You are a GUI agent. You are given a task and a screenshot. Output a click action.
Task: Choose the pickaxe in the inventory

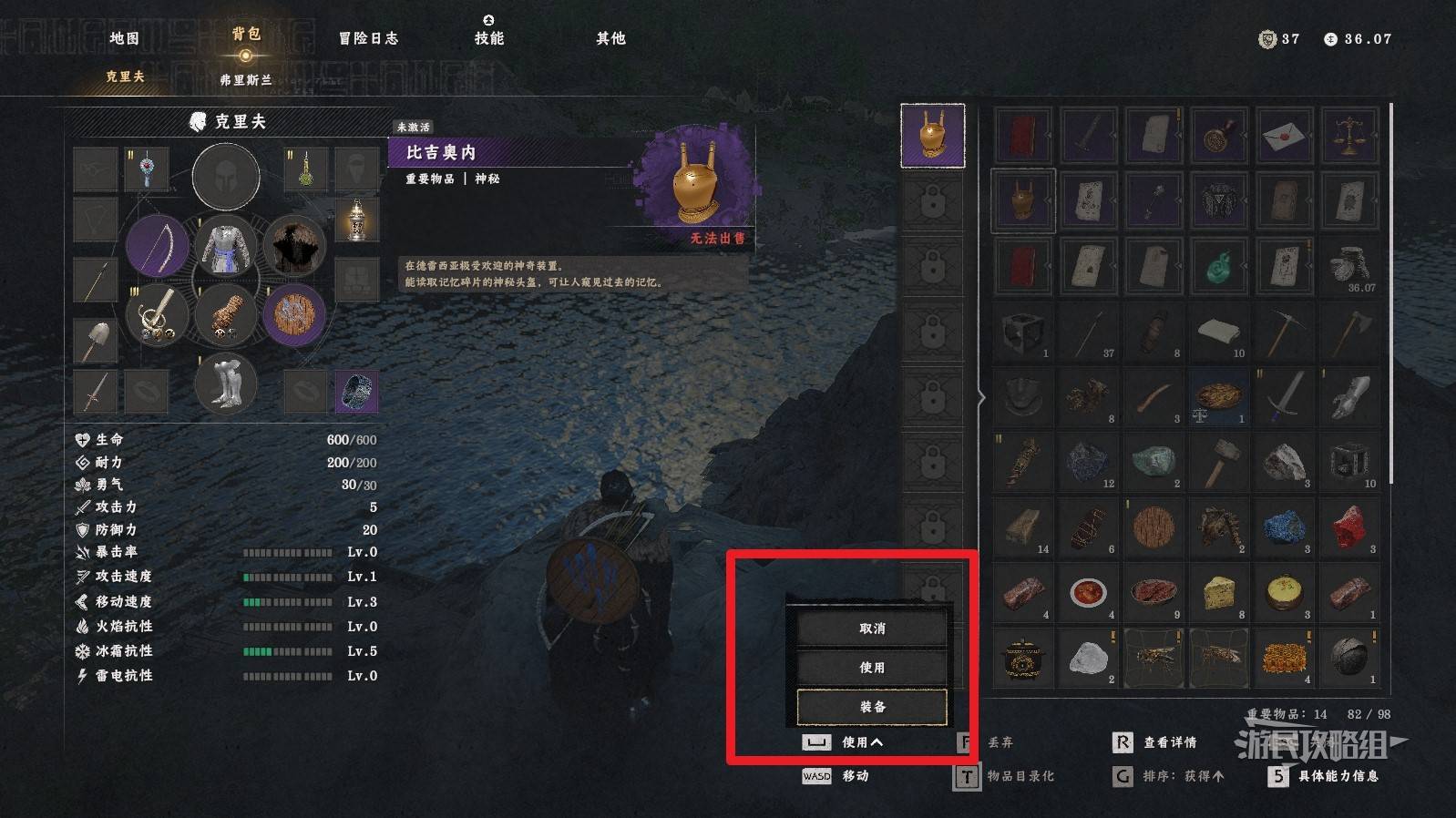1284,332
